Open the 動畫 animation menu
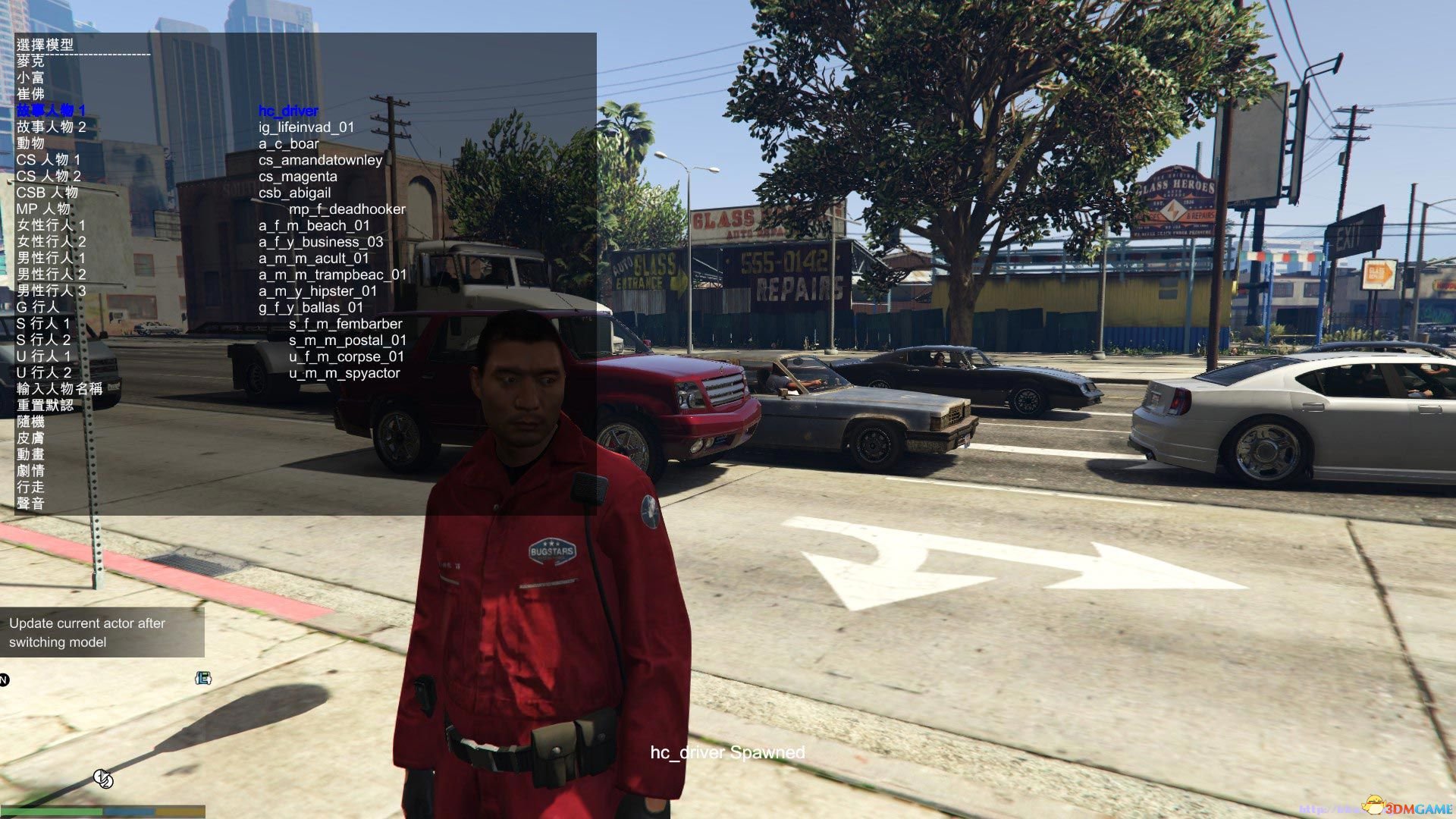 tap(30, 454)
